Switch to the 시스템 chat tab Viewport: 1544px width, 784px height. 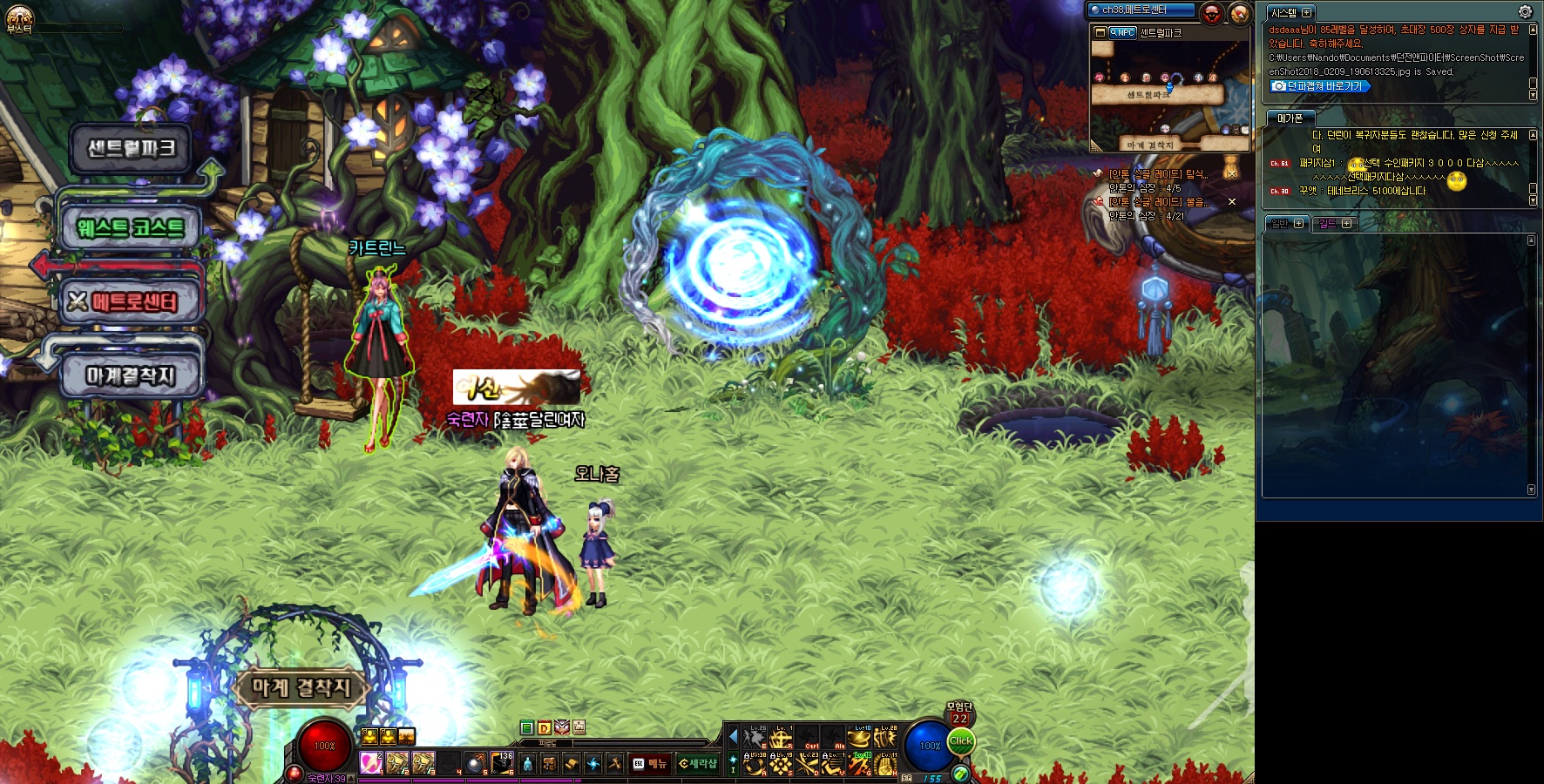[x=1283, y=13]
